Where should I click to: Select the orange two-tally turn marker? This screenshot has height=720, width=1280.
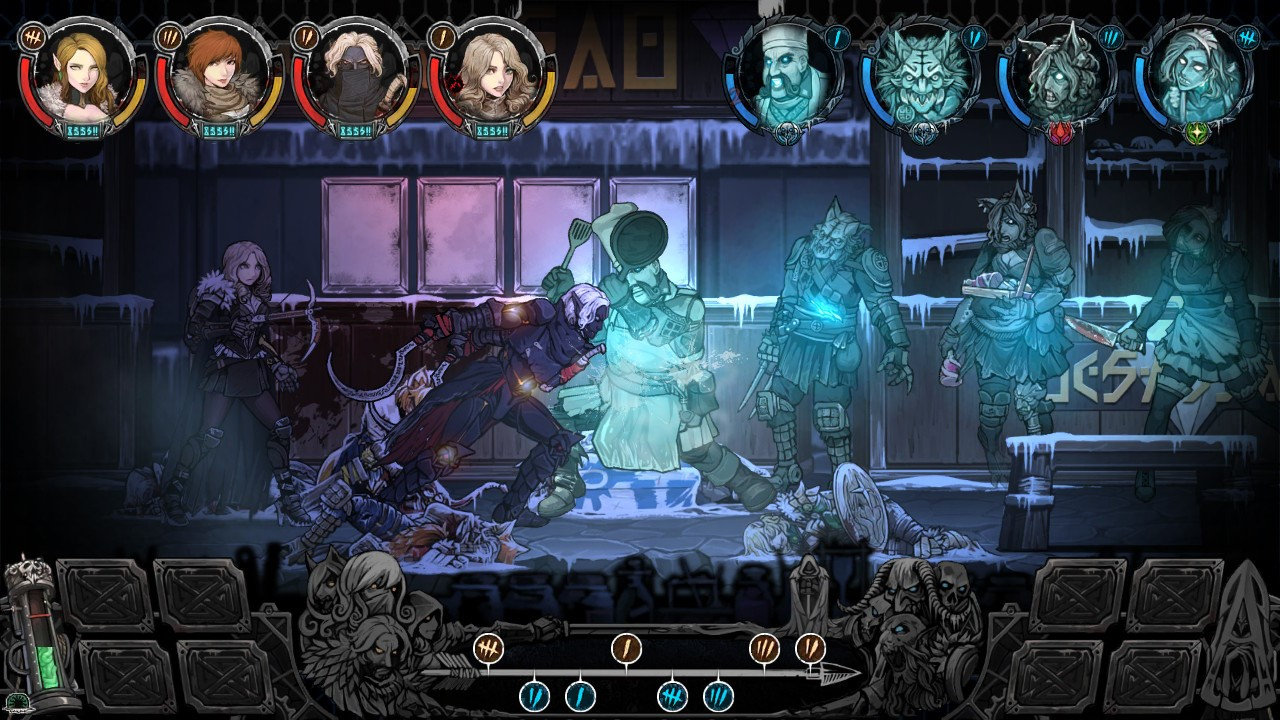[810, 648]
